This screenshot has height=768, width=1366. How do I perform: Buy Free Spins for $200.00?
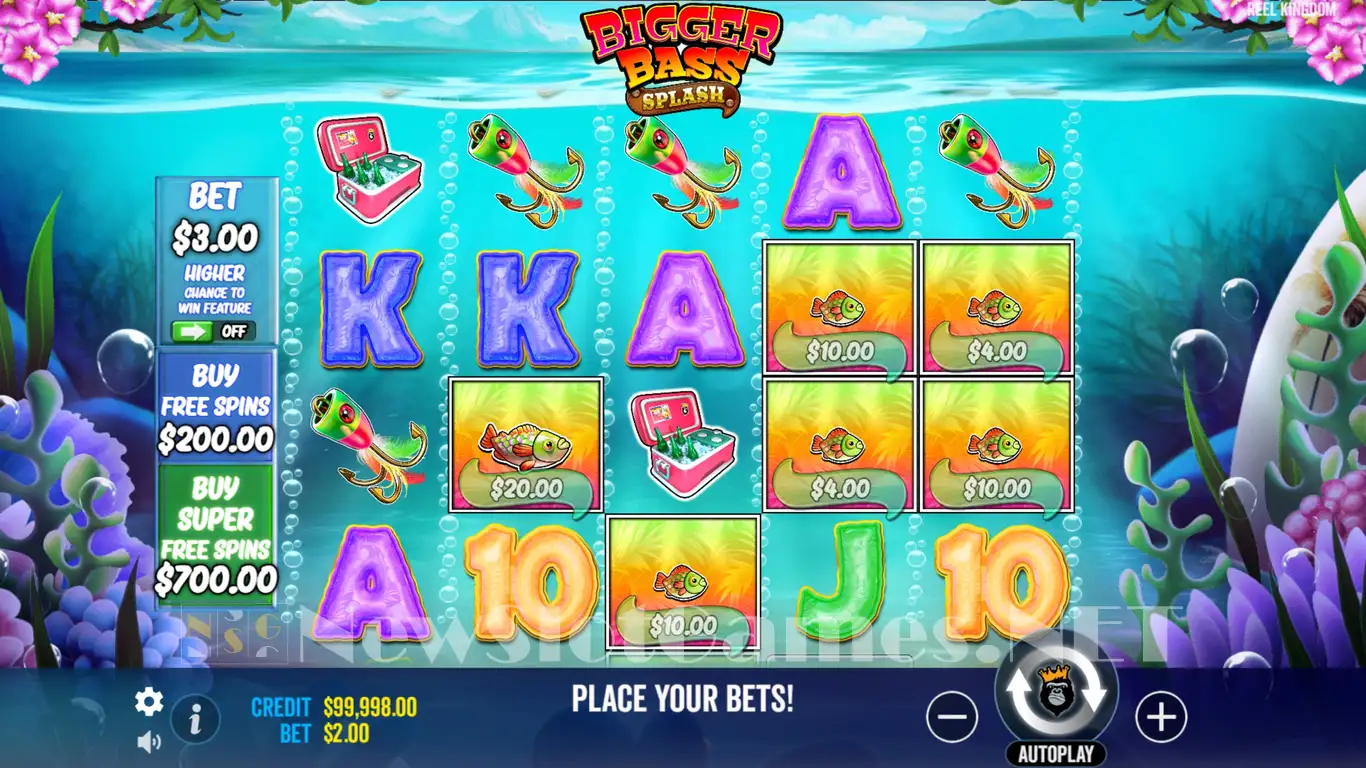(x=216, y=407)
